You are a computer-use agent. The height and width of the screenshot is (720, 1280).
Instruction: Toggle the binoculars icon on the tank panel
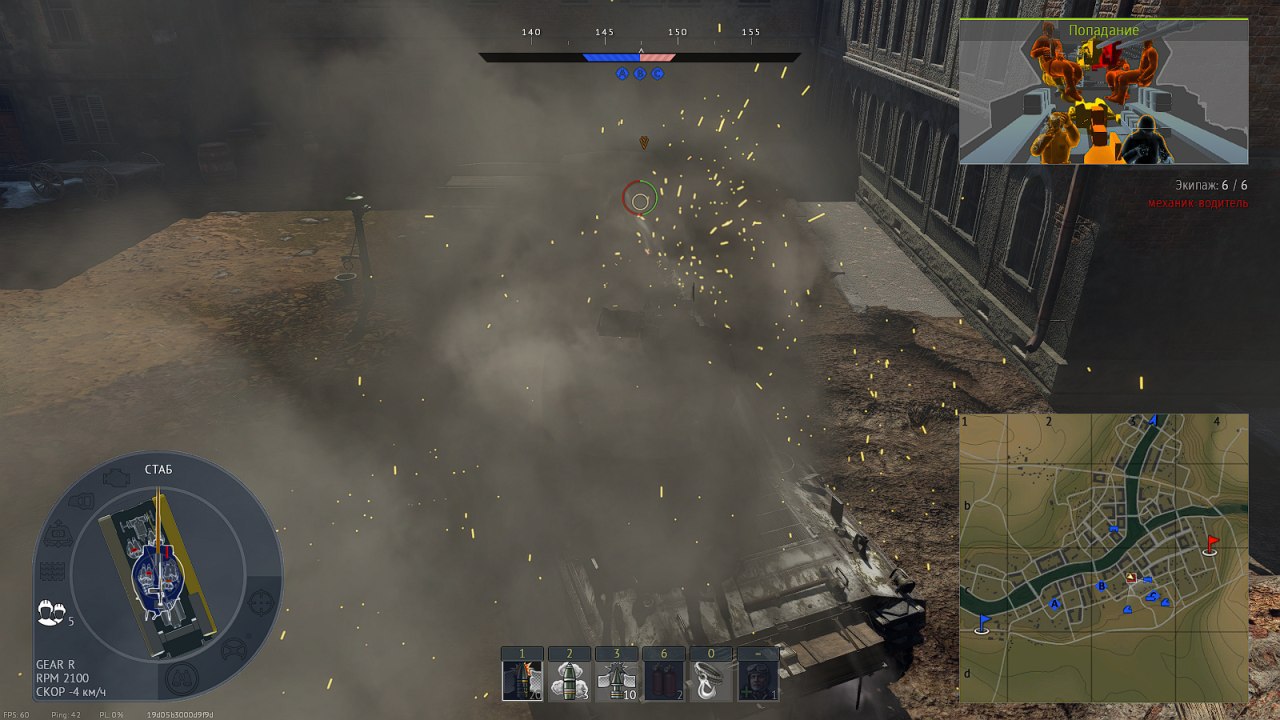(x=181, y=679)
